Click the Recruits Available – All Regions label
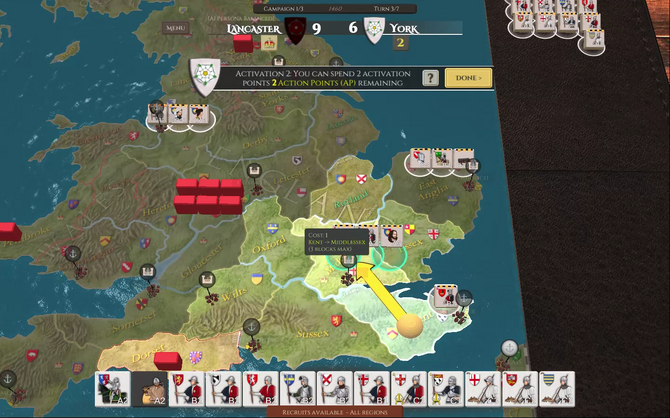The image size is (670, 418). (334, 411)
